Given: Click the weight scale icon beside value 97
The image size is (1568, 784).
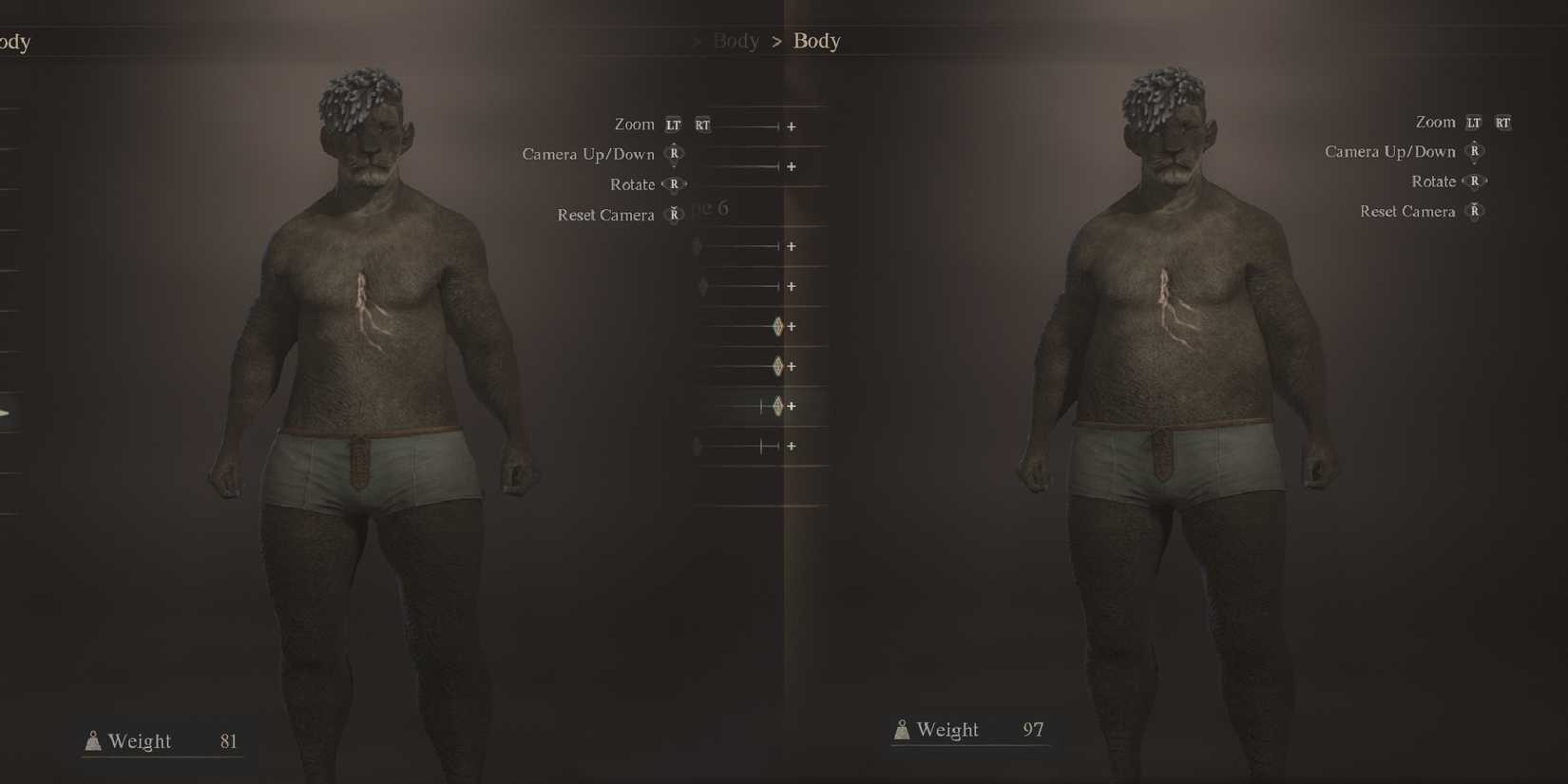Looking at the screenshot, I should (x=901, y=729).
